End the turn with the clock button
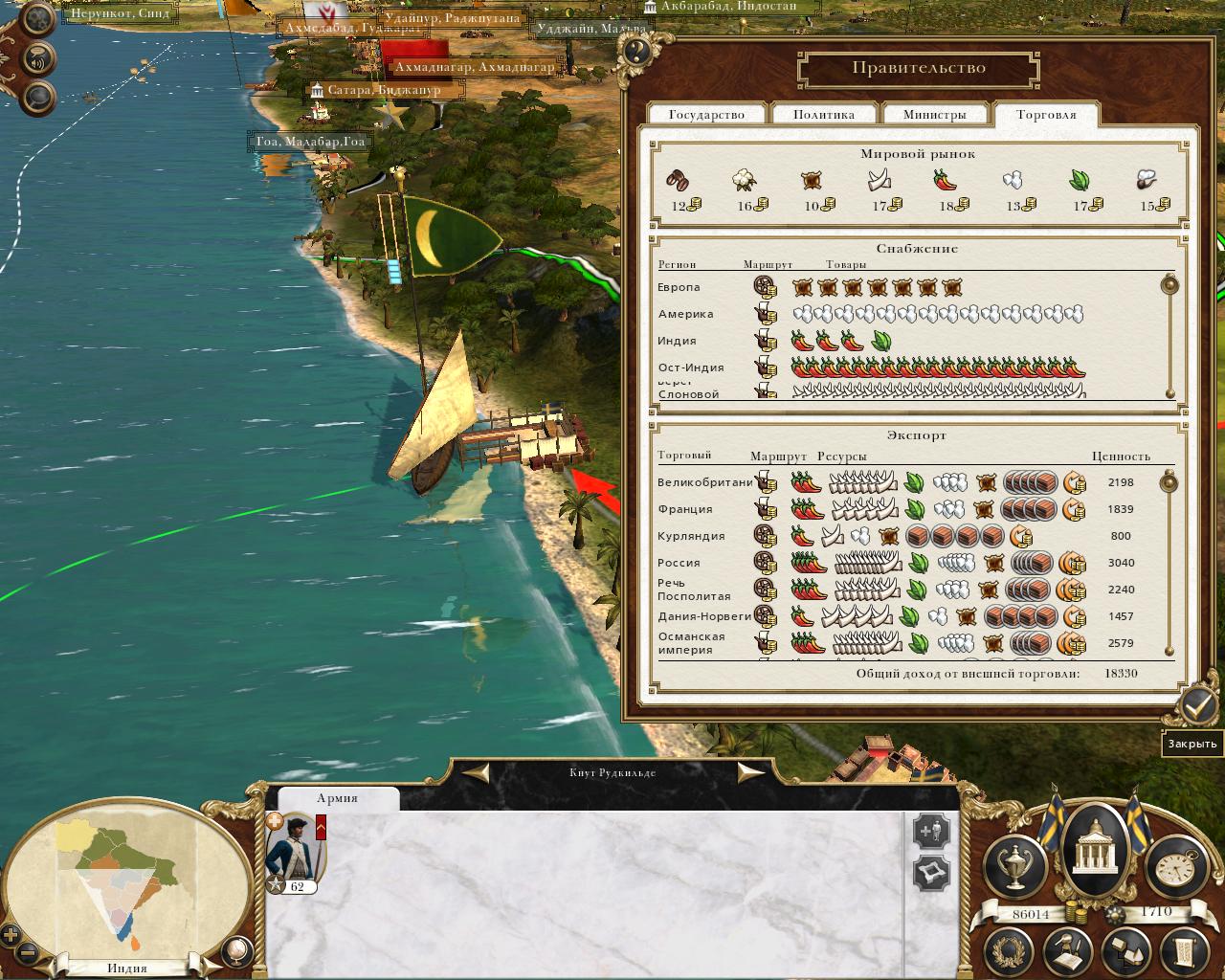Viewport: 1225px width, 980px height. pos(1175,867)
